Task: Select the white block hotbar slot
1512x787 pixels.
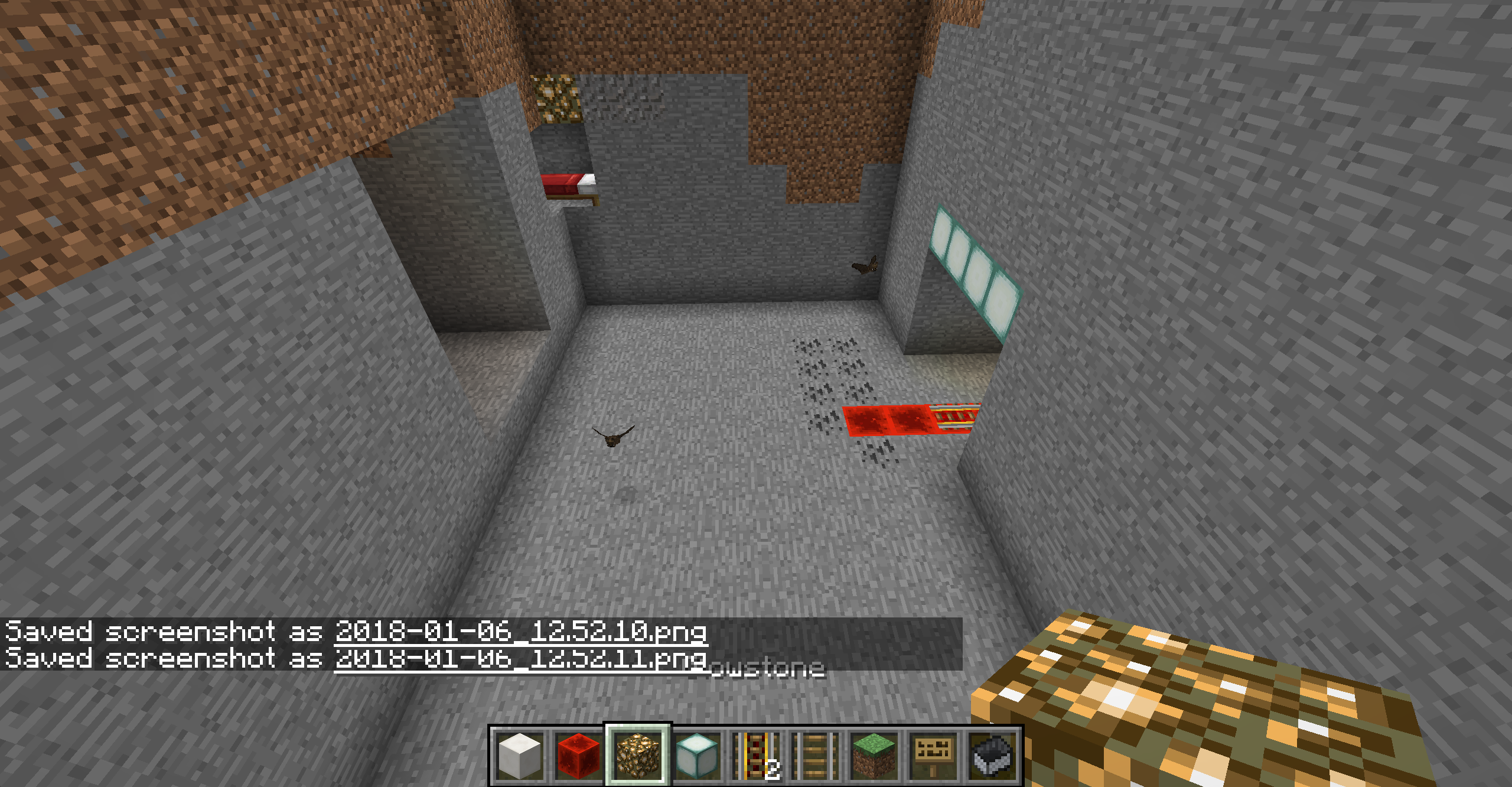Action: (x=520, y=756)
